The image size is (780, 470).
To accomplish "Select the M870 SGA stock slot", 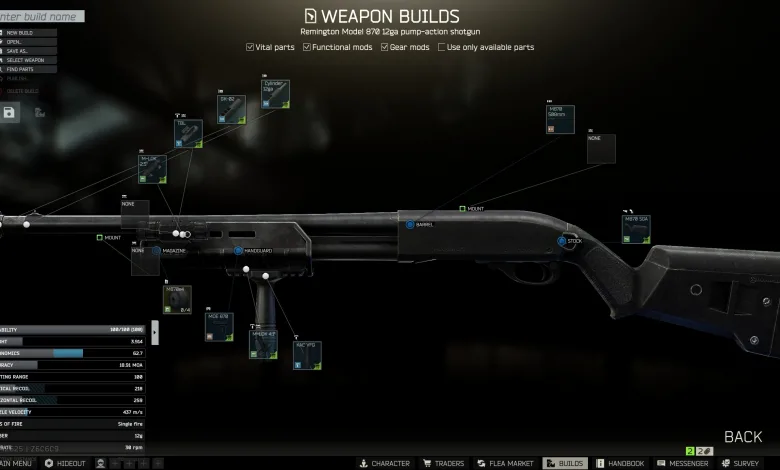I will pos(636,228).
